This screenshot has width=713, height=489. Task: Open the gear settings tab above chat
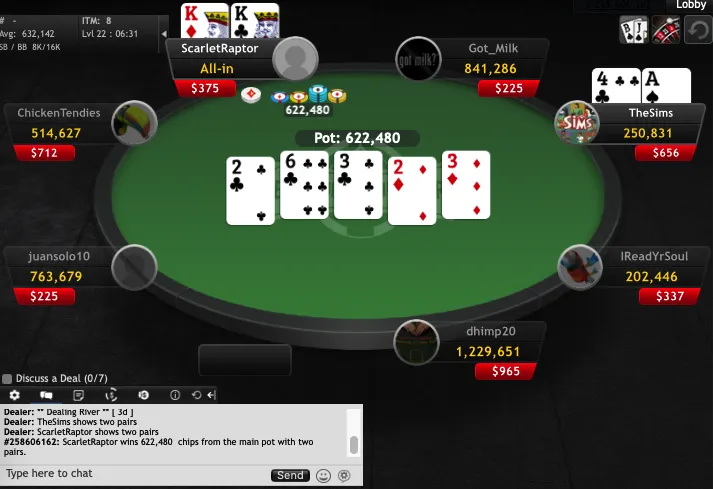point(14,396)
